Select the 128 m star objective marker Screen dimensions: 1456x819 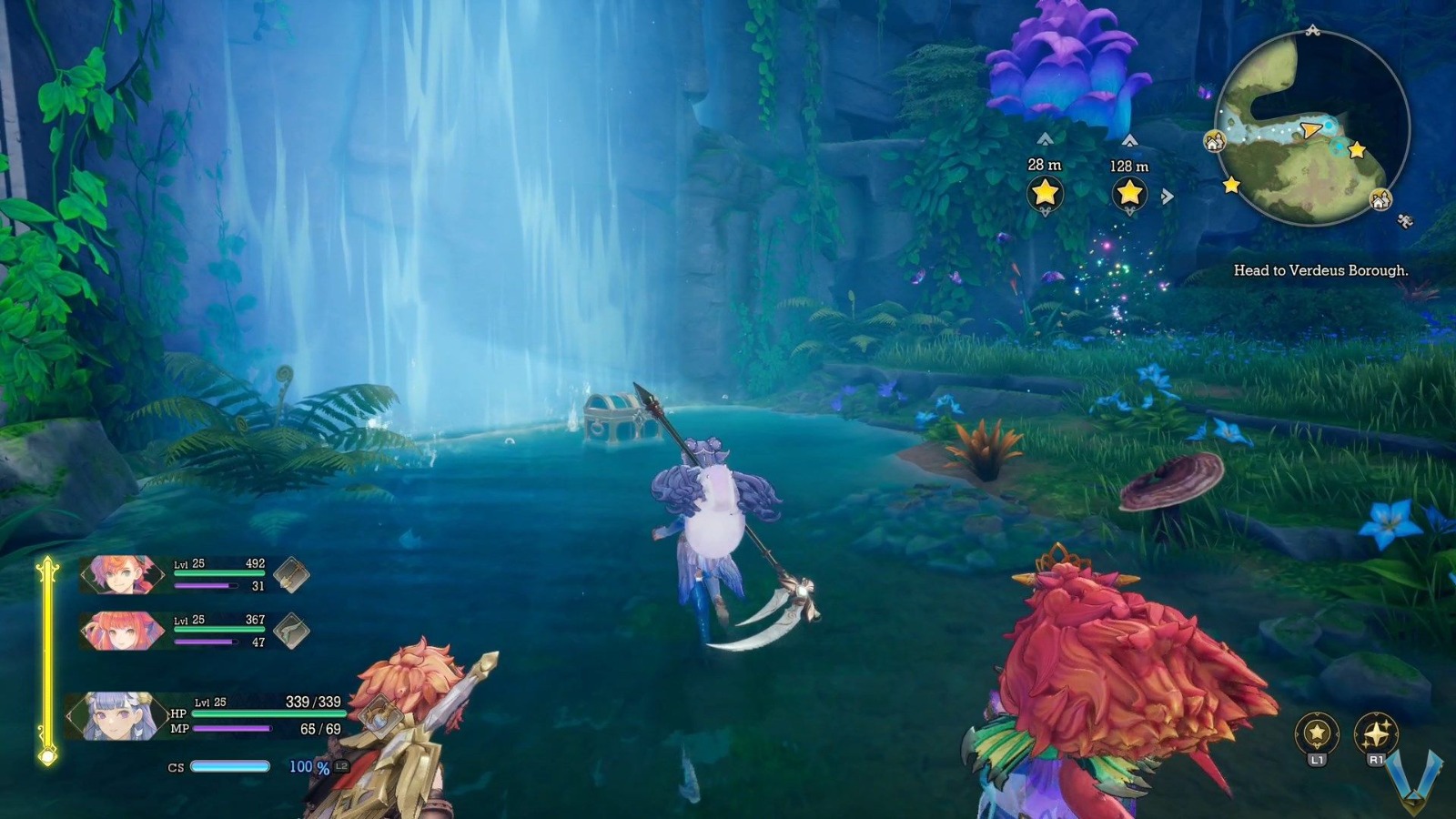tap(1128, 192)
